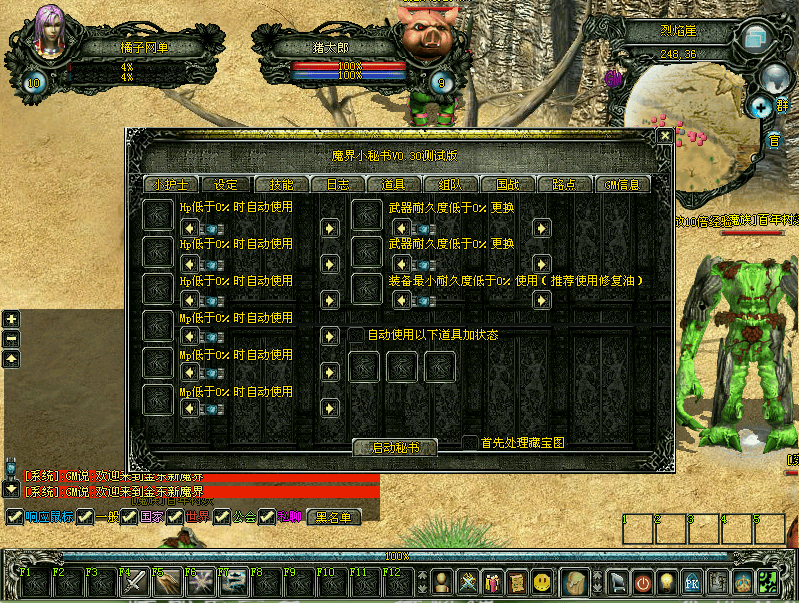Open the smiley face emote icon
The width and height of the screenshot is (799, 603).
point(542,581)
